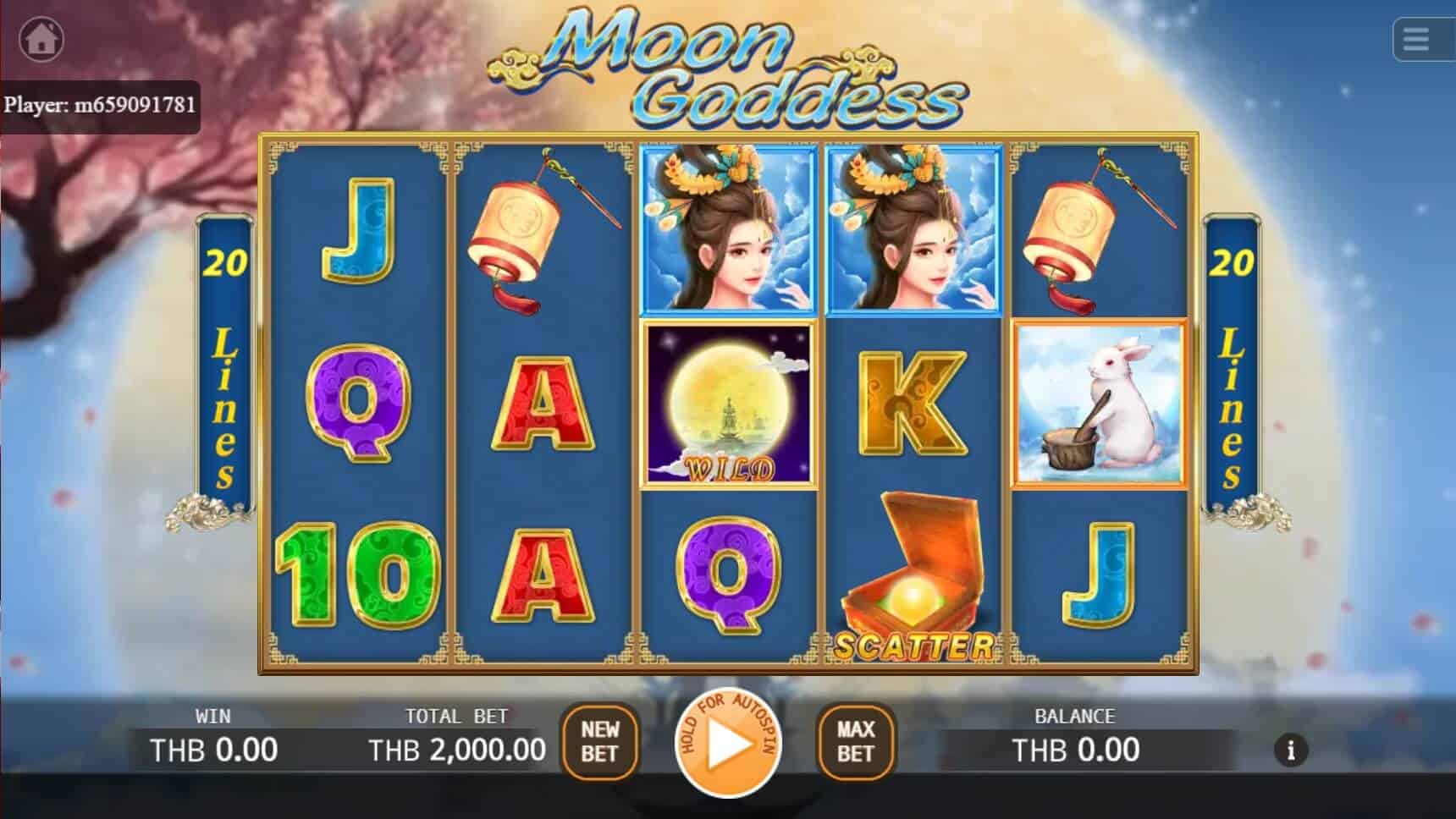1456x819 pixels.
Task: Click the Moon Goddess character symbol
Action: (729, 230)
